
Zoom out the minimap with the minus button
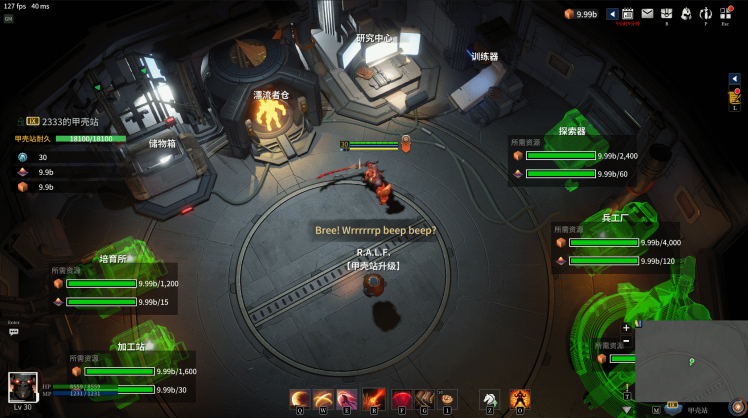click(x=627, y=341)
